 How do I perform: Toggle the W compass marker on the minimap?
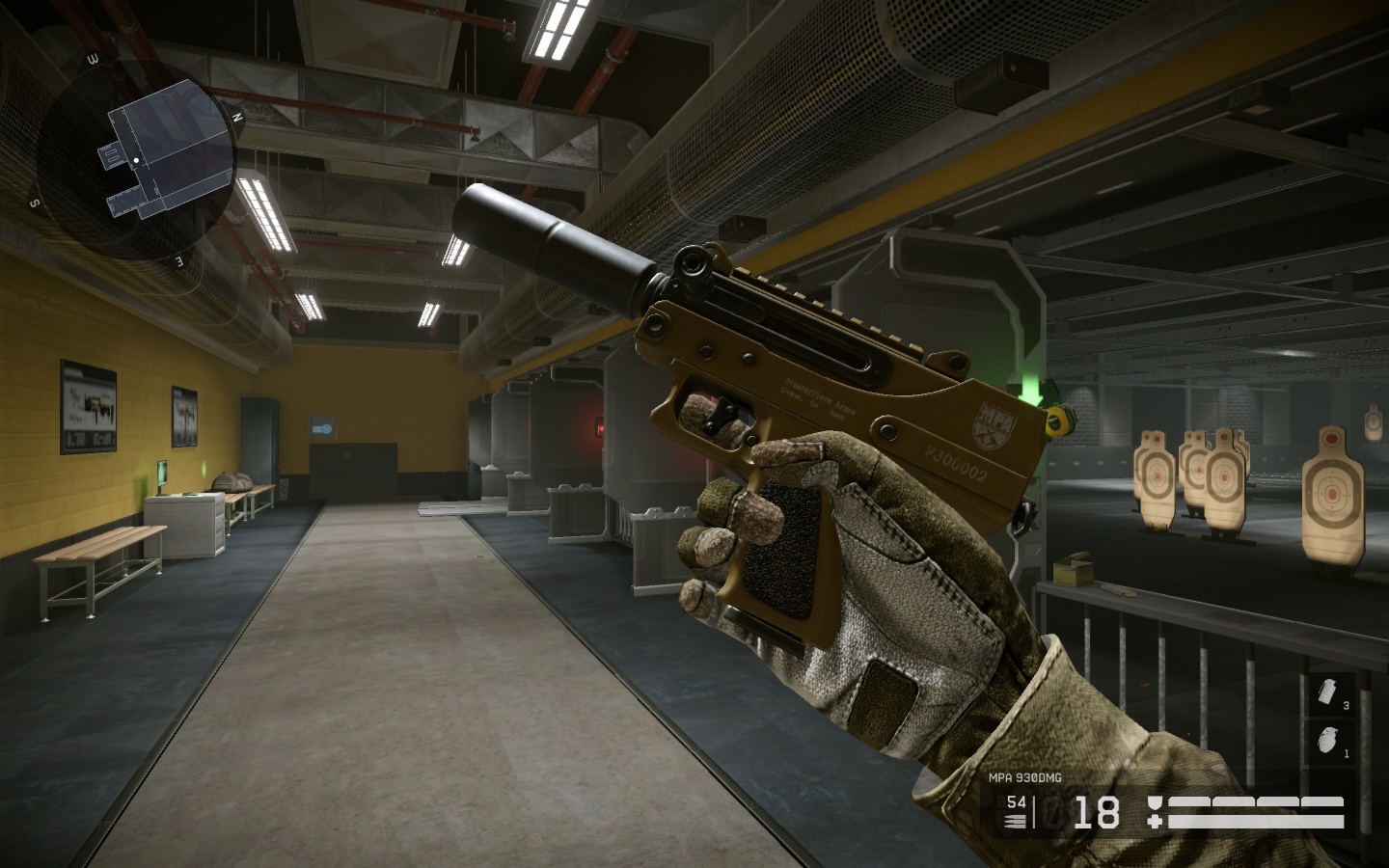click(93, 59)
